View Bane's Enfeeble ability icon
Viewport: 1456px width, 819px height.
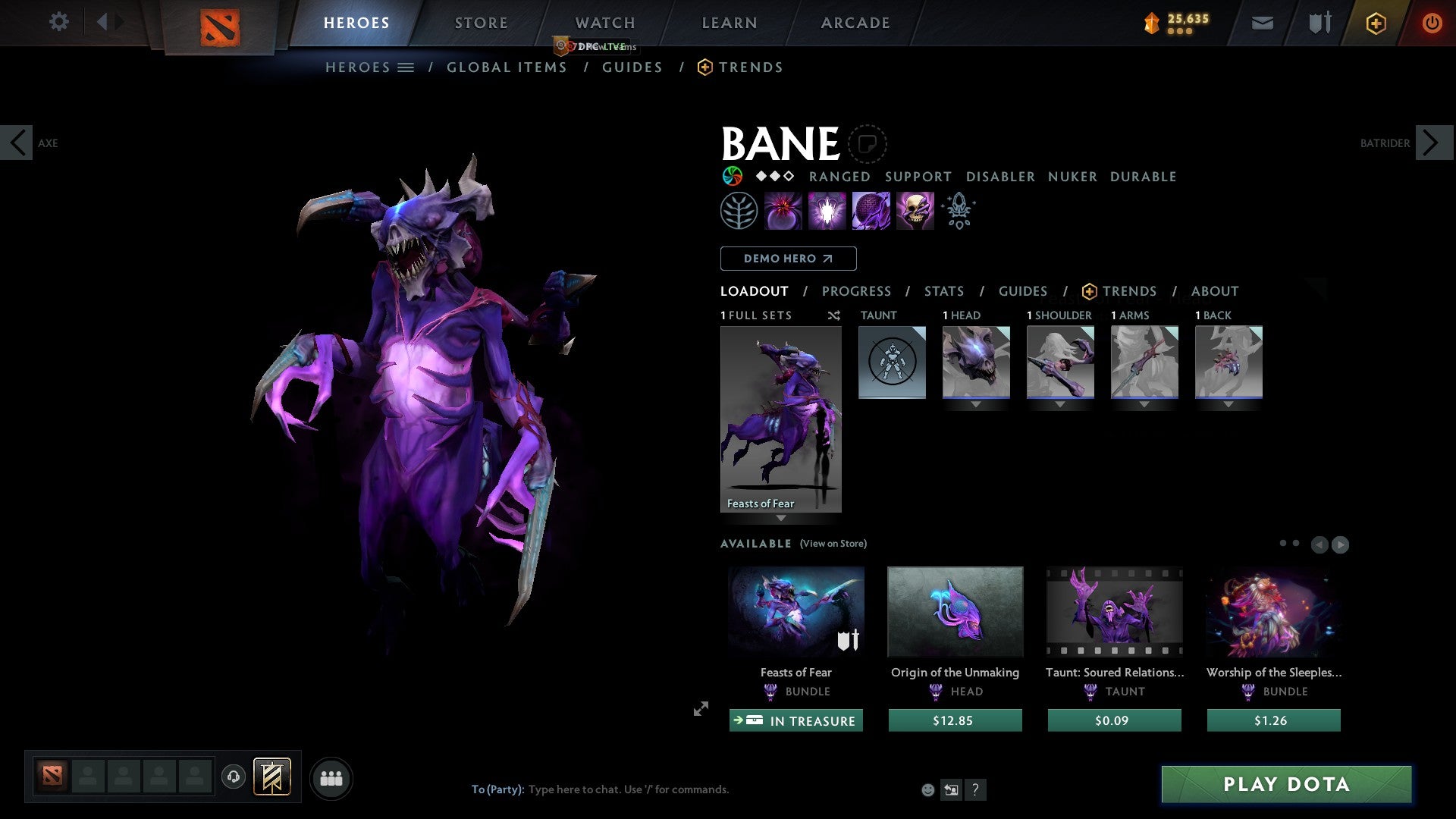pos(782,210)
